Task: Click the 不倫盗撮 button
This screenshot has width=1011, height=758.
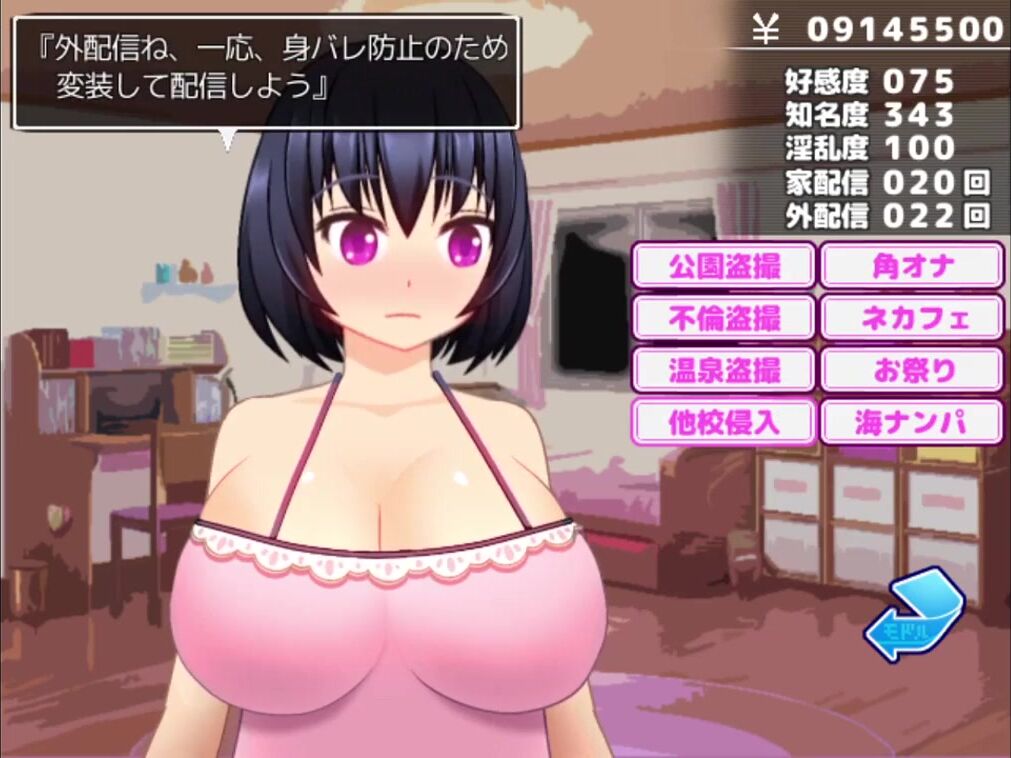Action: tap(724, 318)
